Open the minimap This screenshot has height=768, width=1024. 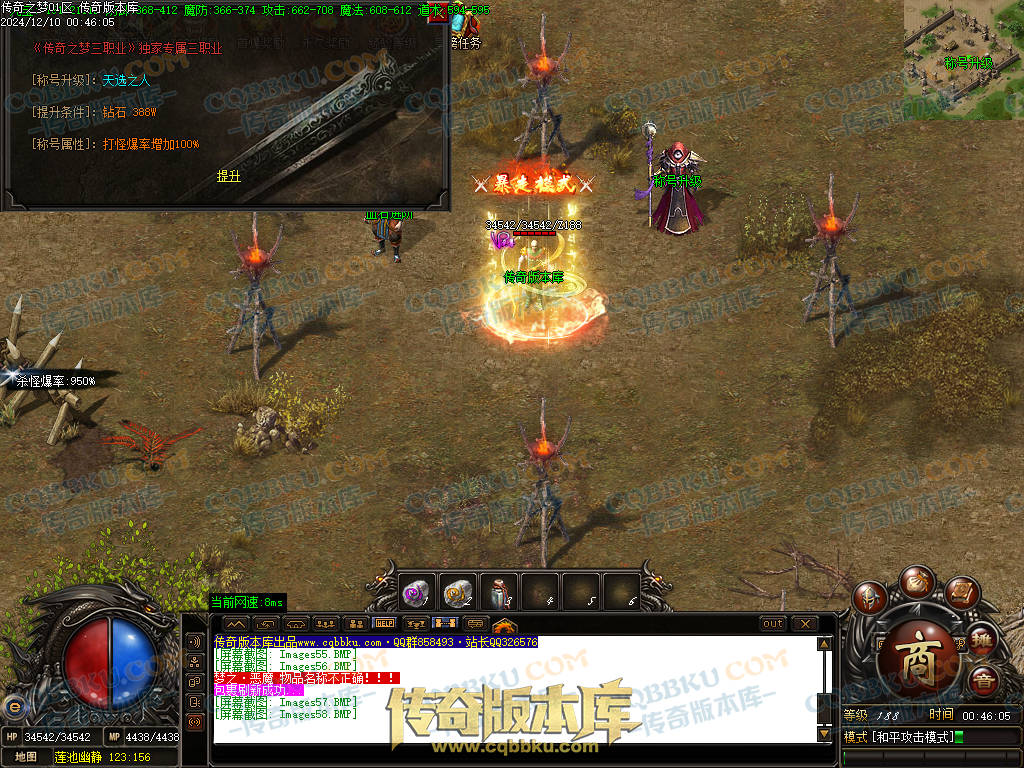964,58
